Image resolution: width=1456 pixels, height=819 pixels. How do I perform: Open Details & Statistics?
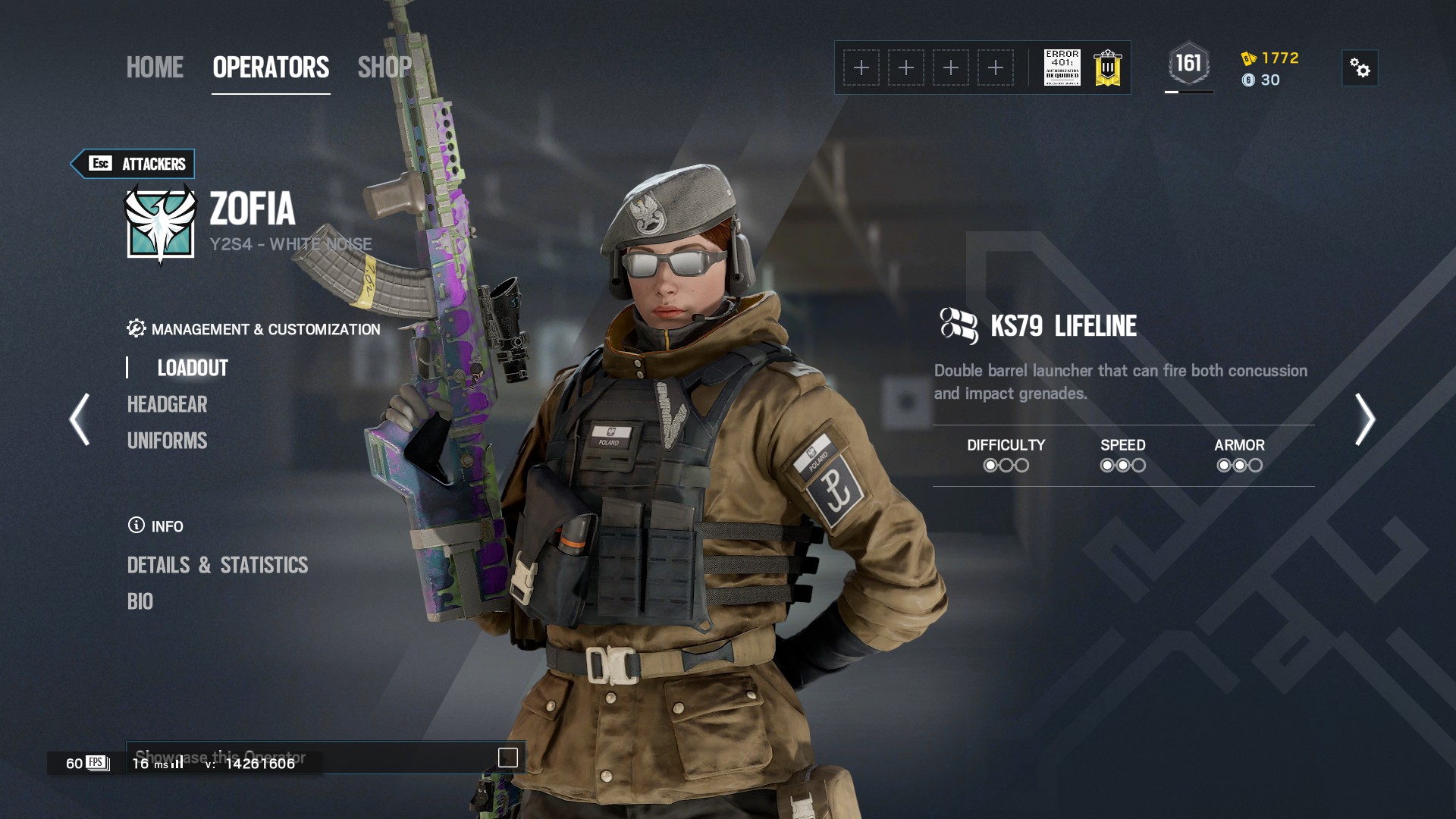[x=218, y=565]
